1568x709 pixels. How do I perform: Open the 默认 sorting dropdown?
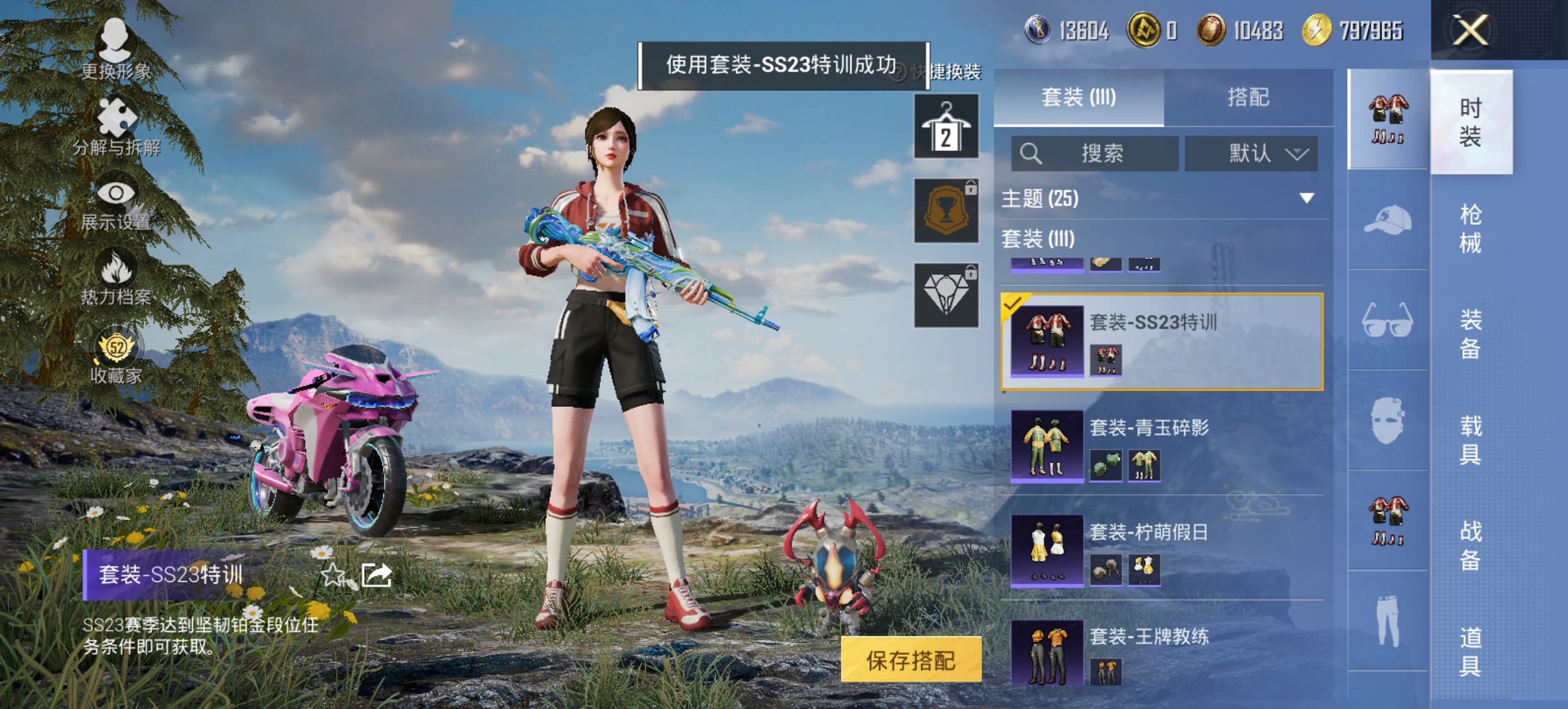[1250, 153]
